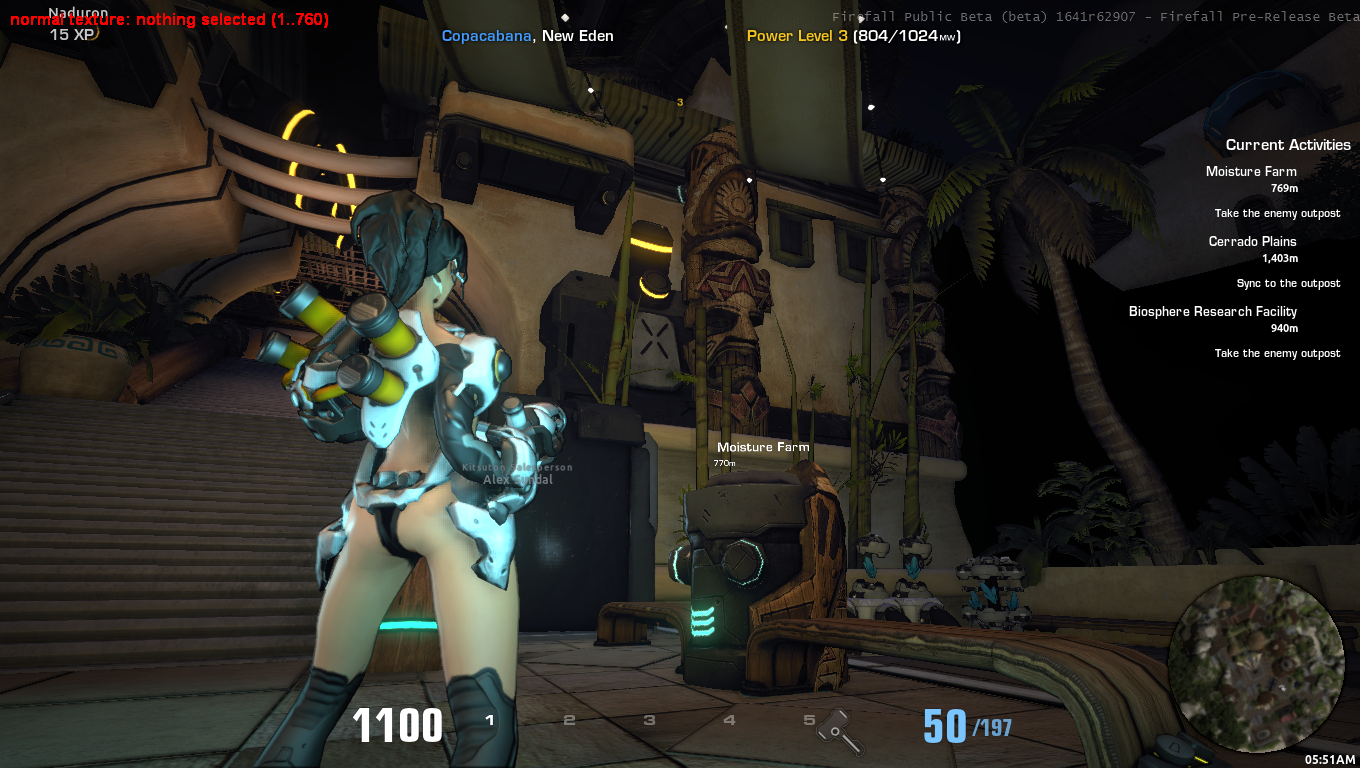Choose the Cerrado Plains activity
The height and width of the screenshot is (768, 1360).
coord(1252,242)
